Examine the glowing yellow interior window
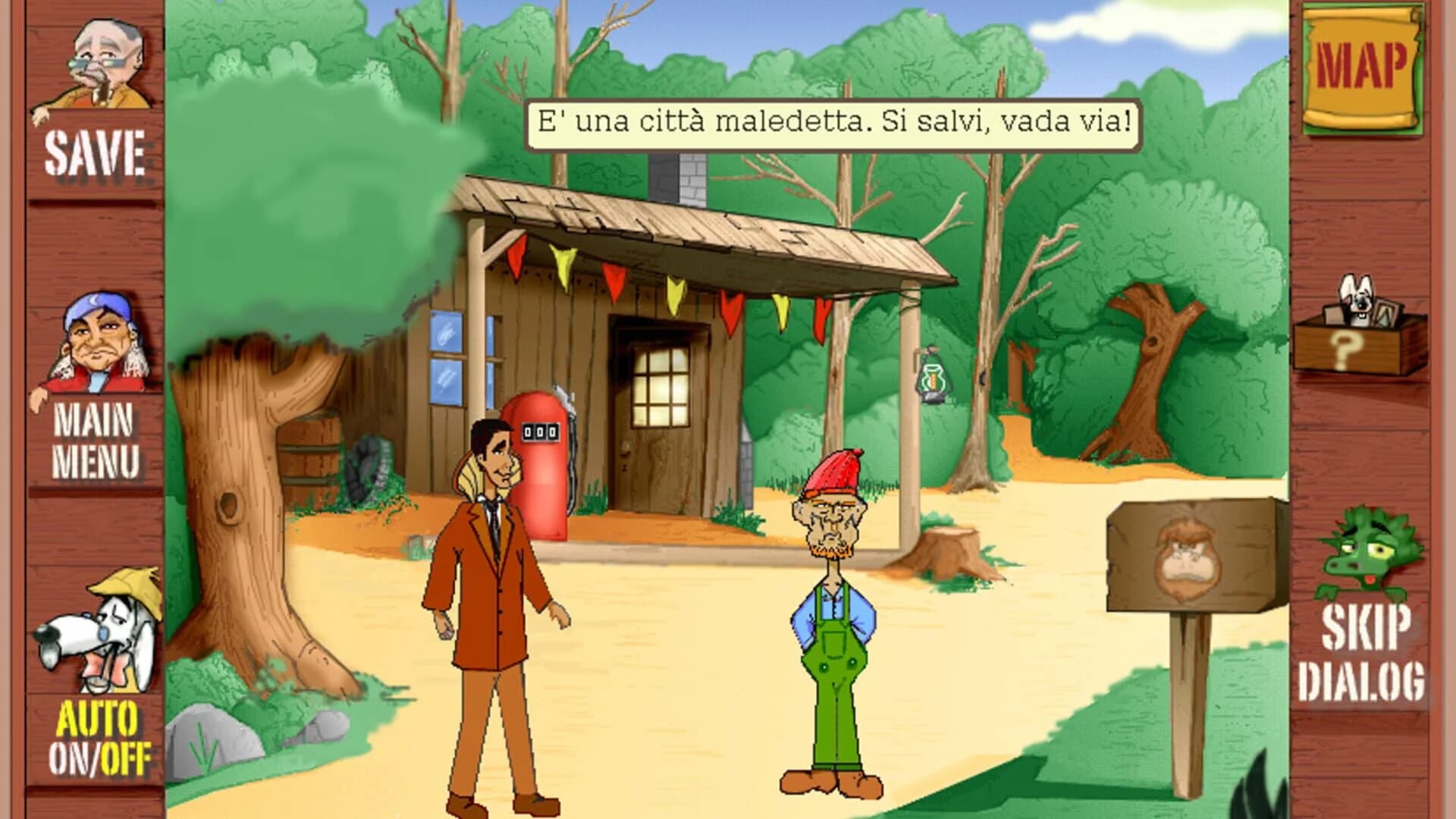 [x=661, y=387]
